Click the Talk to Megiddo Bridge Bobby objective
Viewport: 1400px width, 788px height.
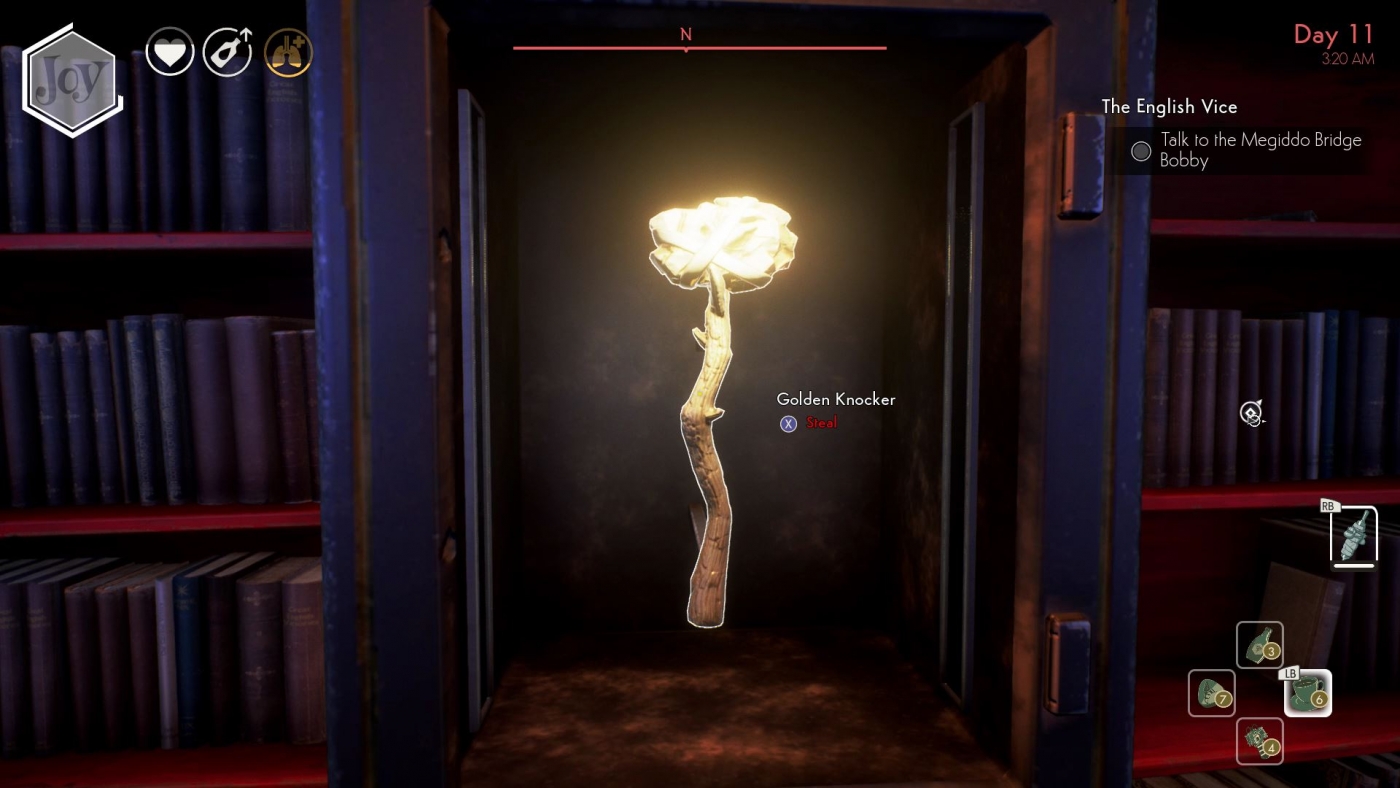coord(1262,150)
